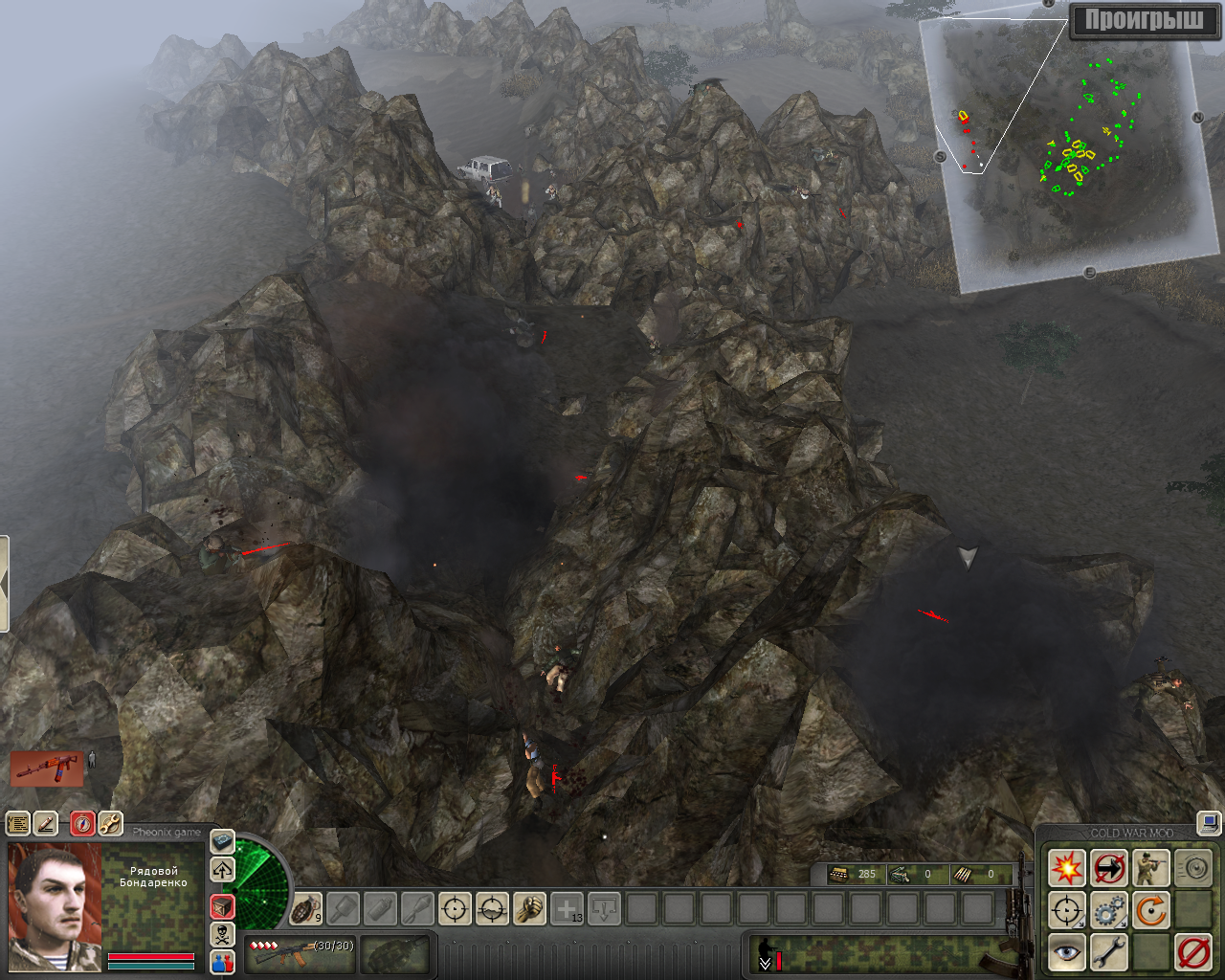This screenshot has width=1225, height=980.
Task: Select the AK rifle weapon slot
Action: tap(300, 951)
